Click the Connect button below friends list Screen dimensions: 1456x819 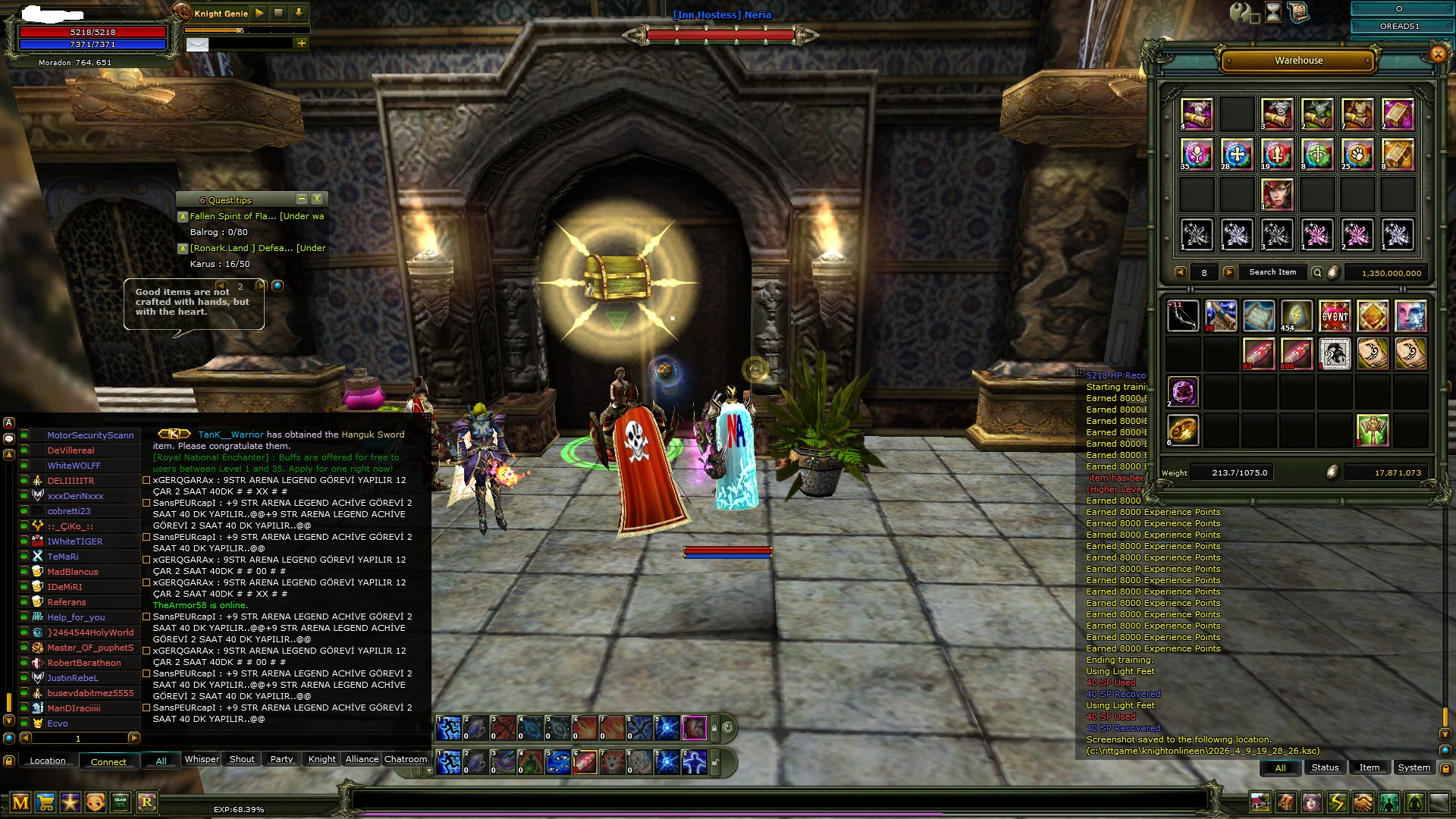(108, 761)
